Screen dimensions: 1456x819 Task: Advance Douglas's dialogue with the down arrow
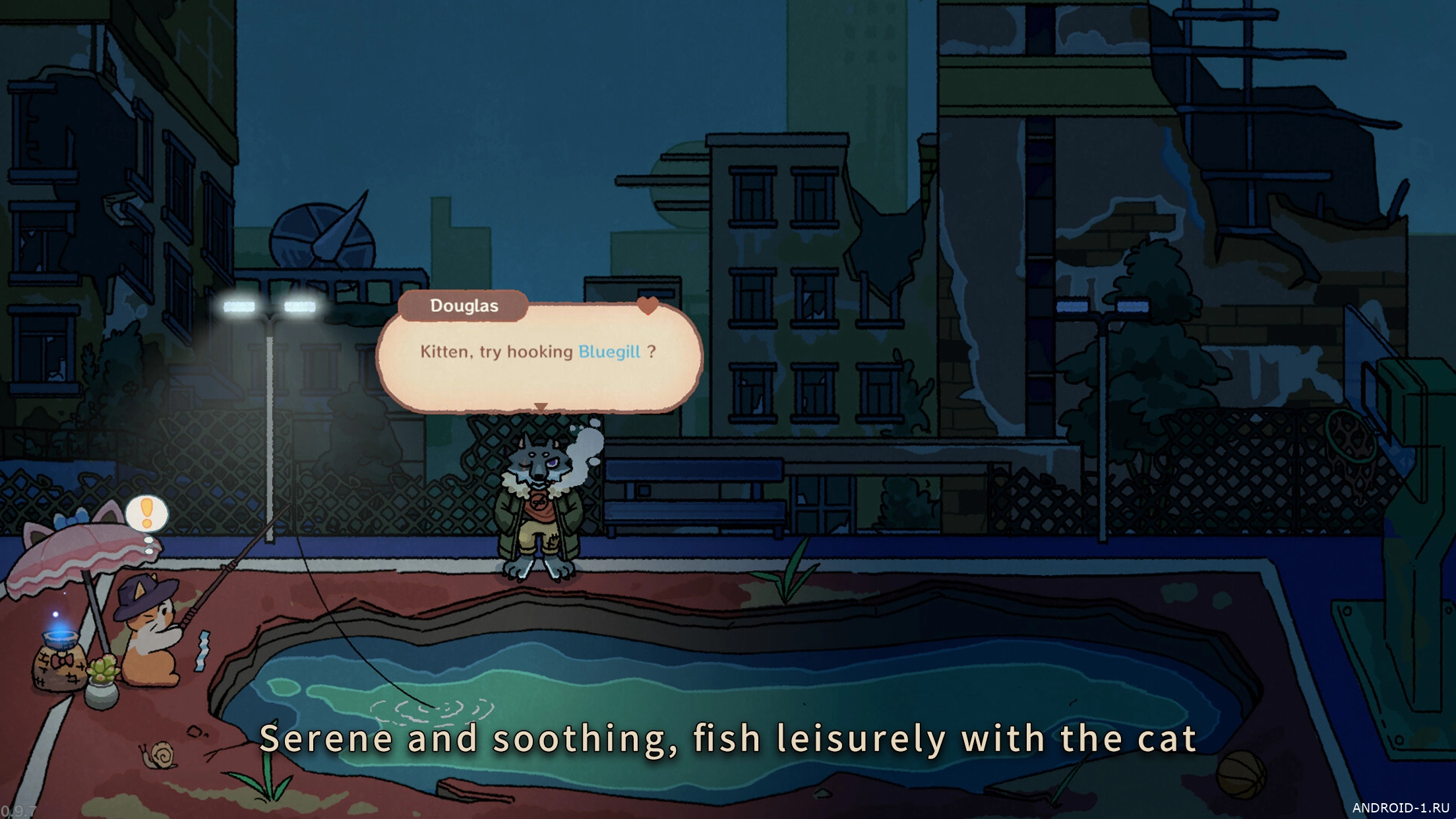(x=541, y=407)
